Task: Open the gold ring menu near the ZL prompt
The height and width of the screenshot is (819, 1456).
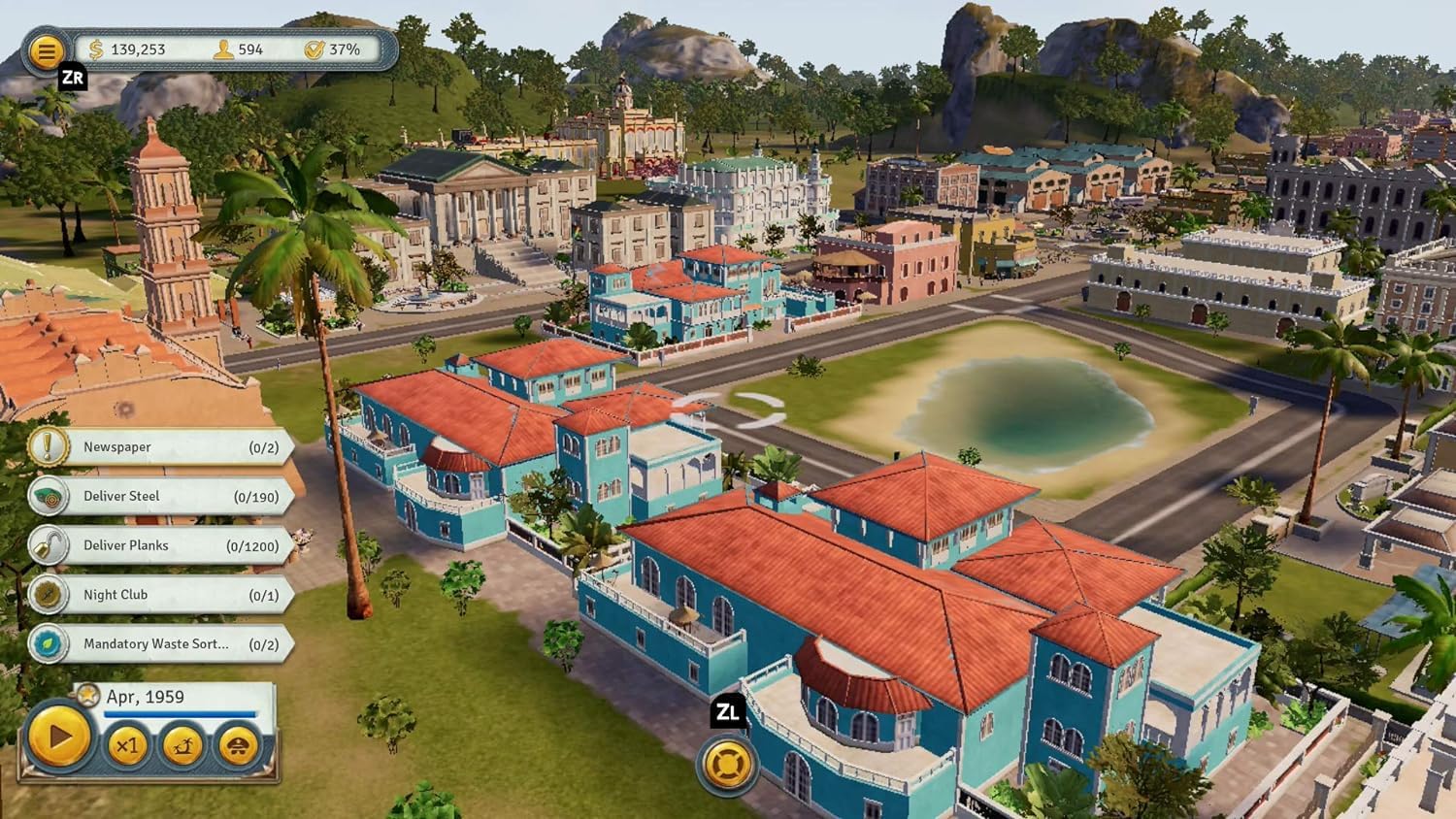Action: pyautogui.click(x=726, y=765)
